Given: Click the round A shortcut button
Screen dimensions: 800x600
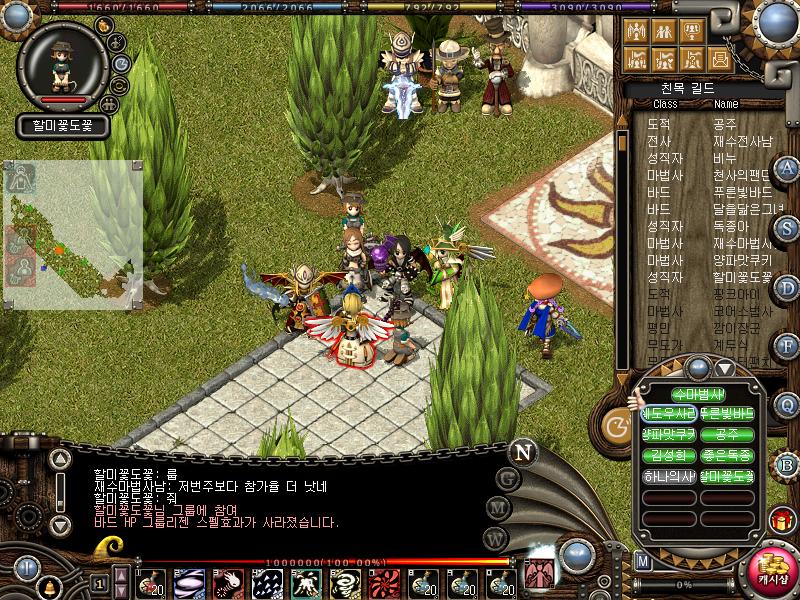Looking at the screenshot, I should [x=788, y=169].
